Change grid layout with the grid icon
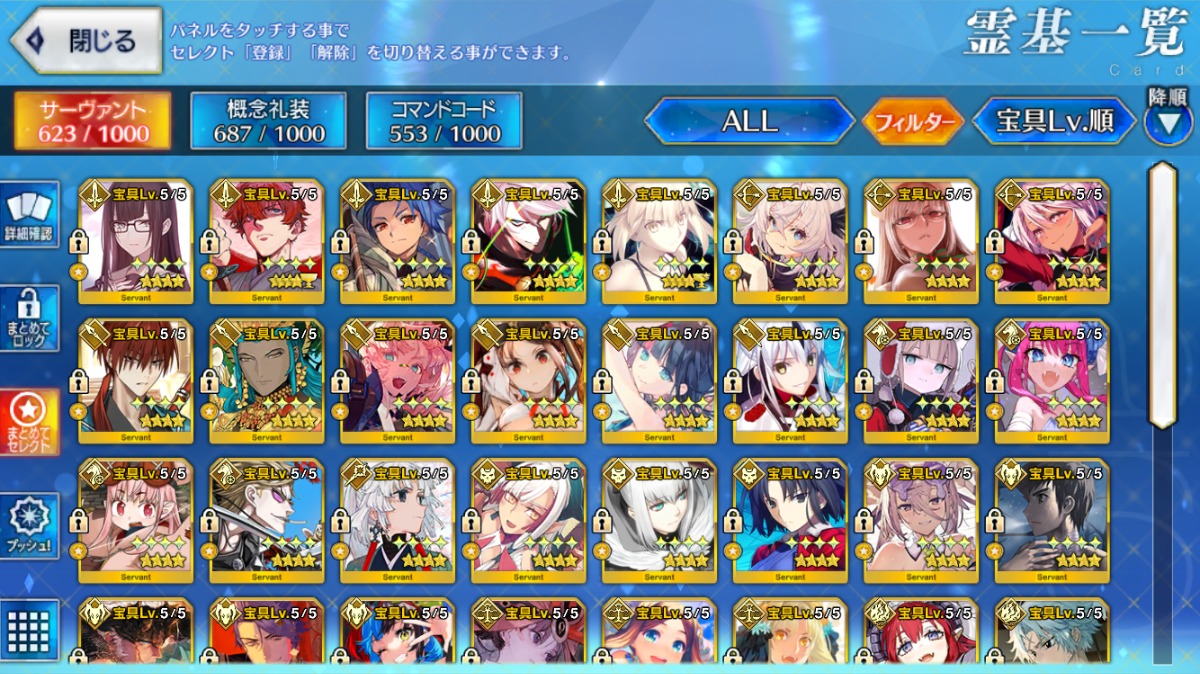 tap(30, 628)
